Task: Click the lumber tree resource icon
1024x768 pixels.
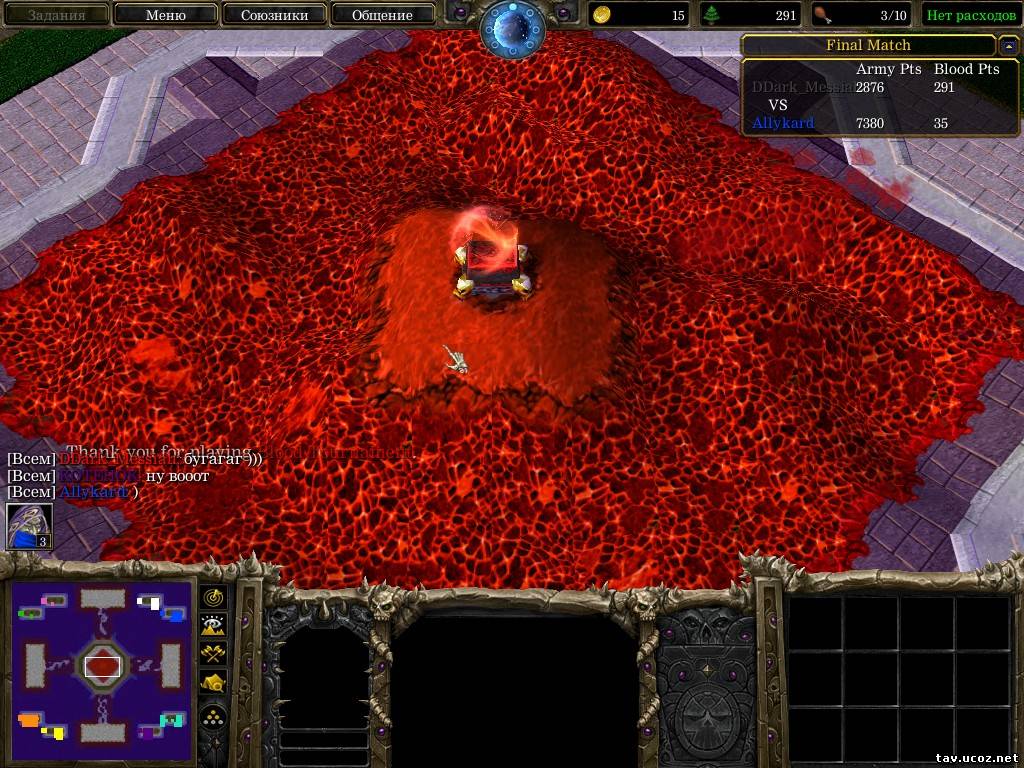Action: 712,15
